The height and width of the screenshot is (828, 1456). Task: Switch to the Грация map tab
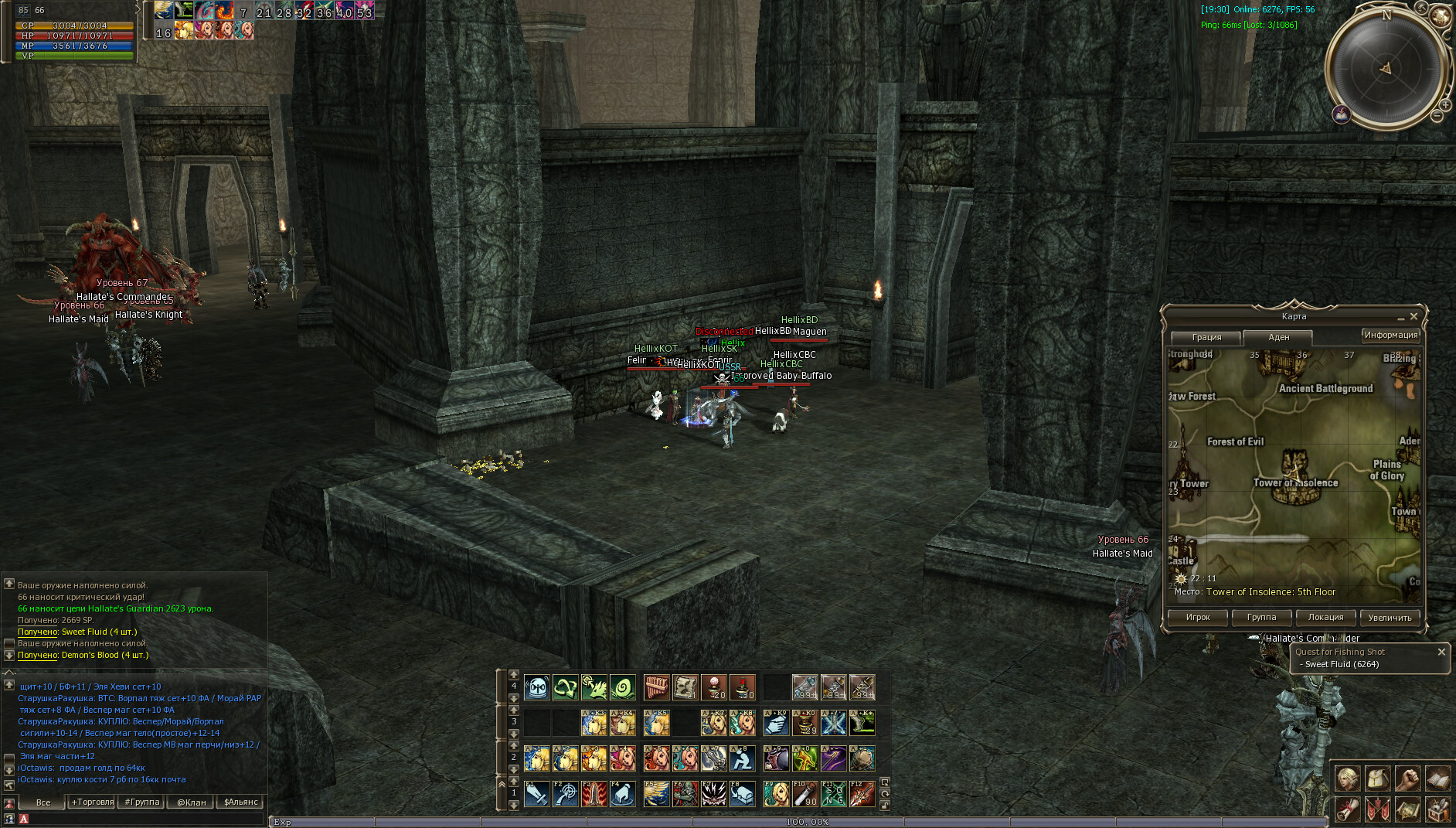point(1206,337)
